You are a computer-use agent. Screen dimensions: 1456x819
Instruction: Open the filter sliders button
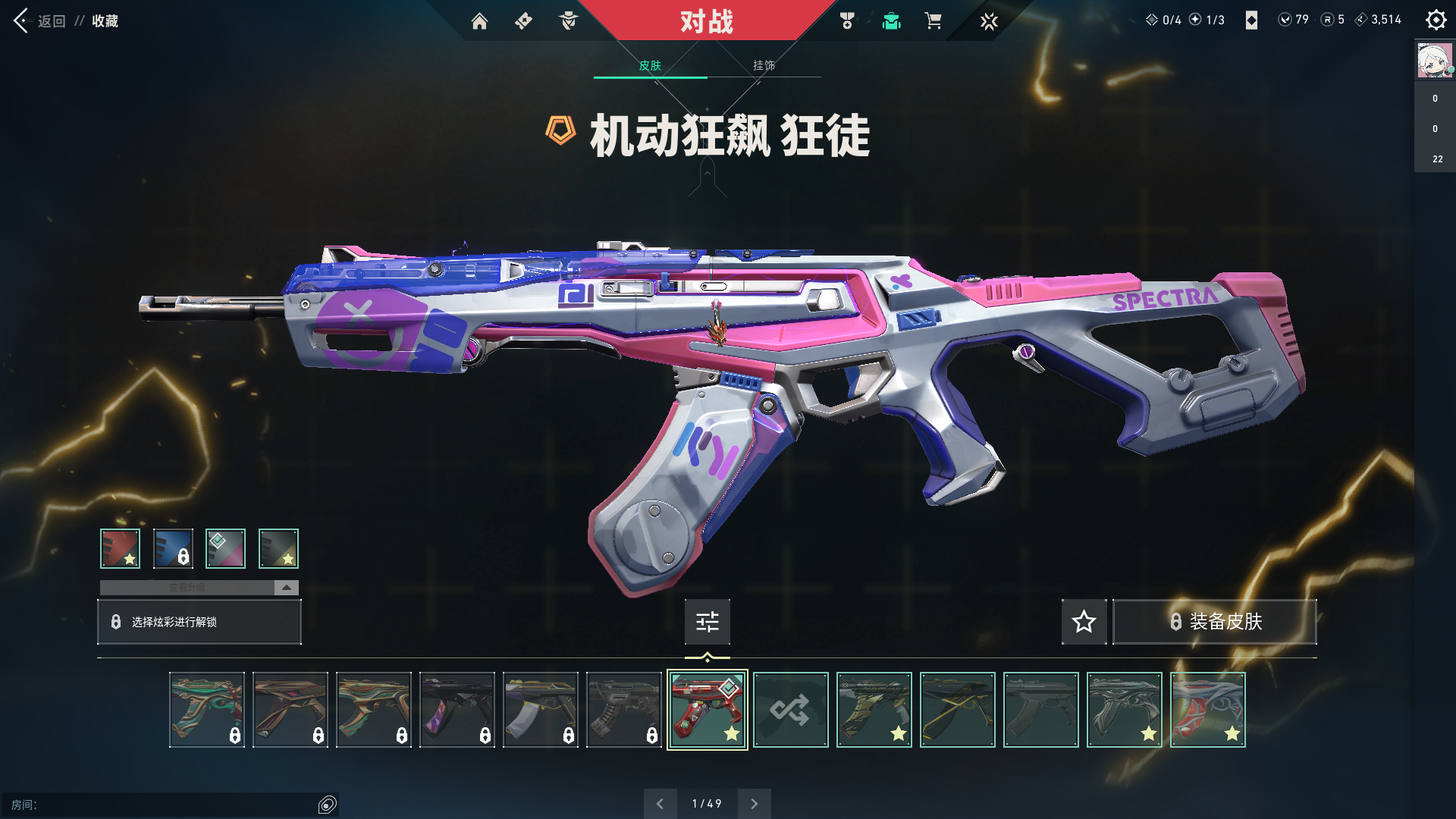click(x=707, y=622)
